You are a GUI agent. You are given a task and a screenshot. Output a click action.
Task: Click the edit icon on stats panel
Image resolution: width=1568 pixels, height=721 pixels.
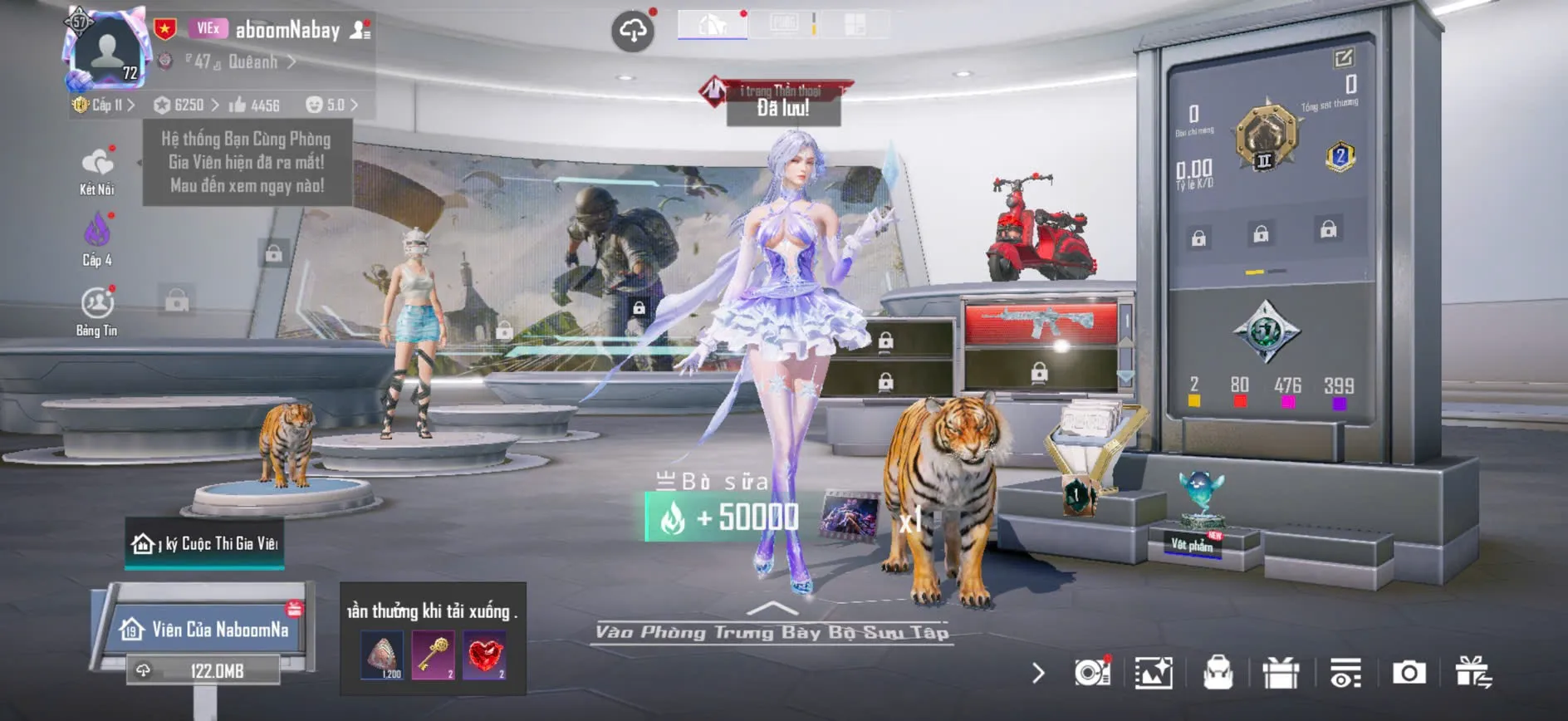(x=1343, y=57)
